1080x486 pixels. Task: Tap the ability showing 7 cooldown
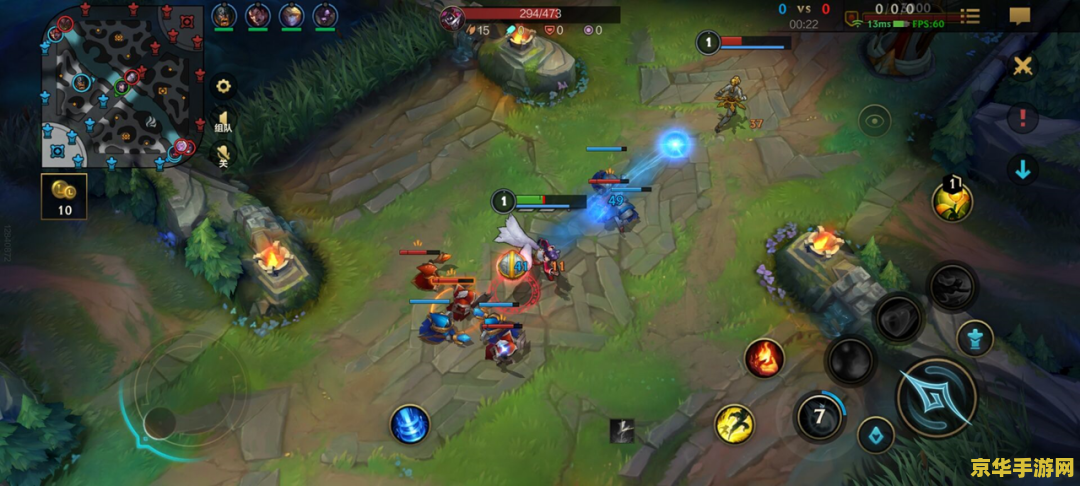[x=819, y=416]
